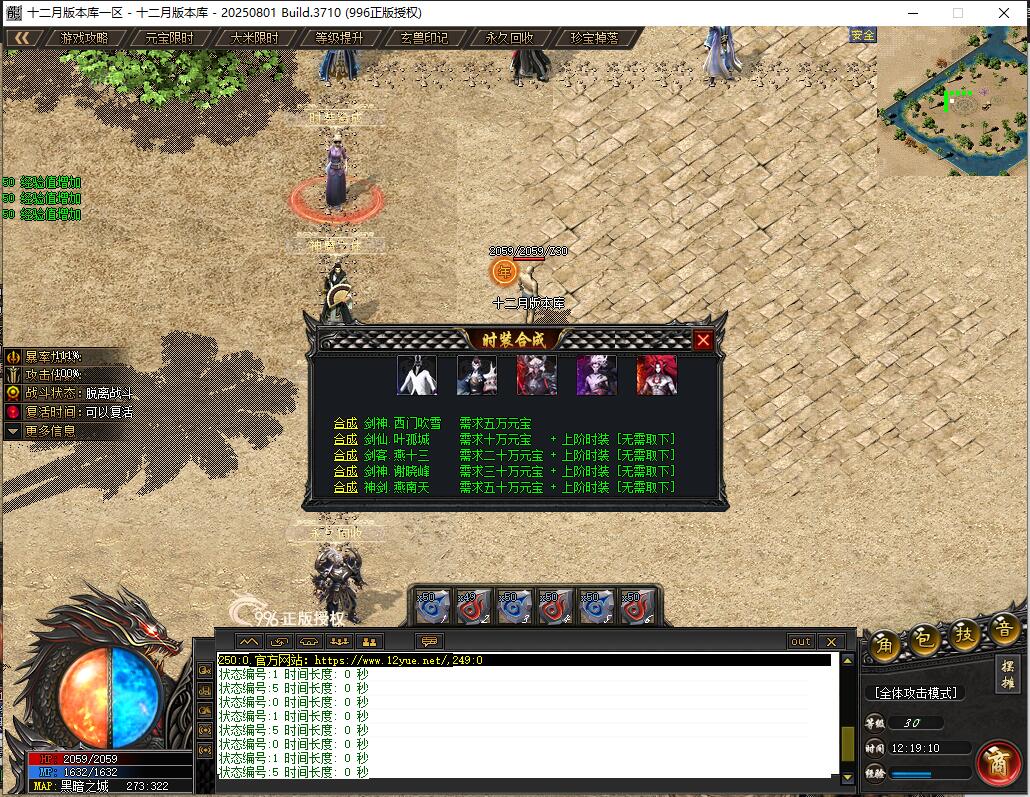The image size is (1030, 797).
Task: Open the 永久回收 top menu
Action: pyautogui.click(x=509, y=38)
